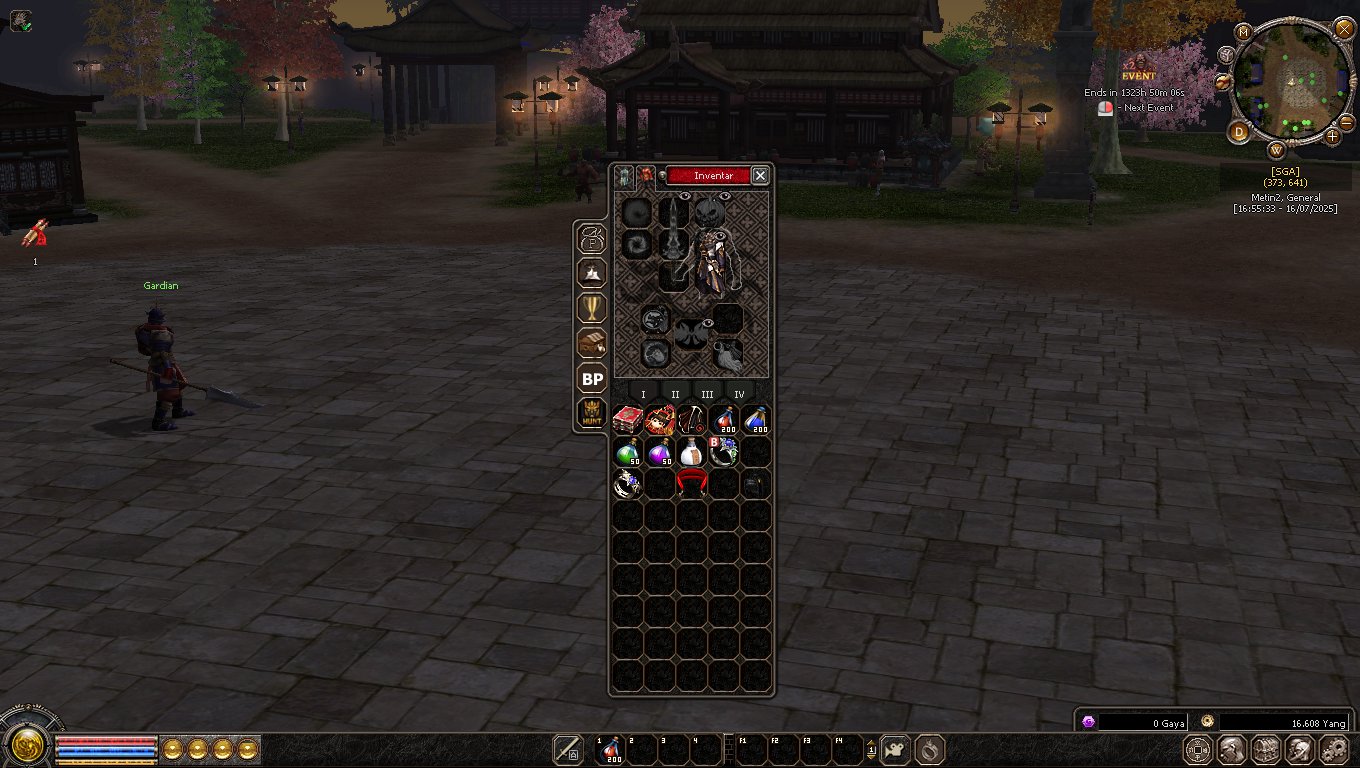Image resolution: width=1360 pixels, height=768 pixels.
Task: Show inventory page IV
Action: (x=739, y=394)
